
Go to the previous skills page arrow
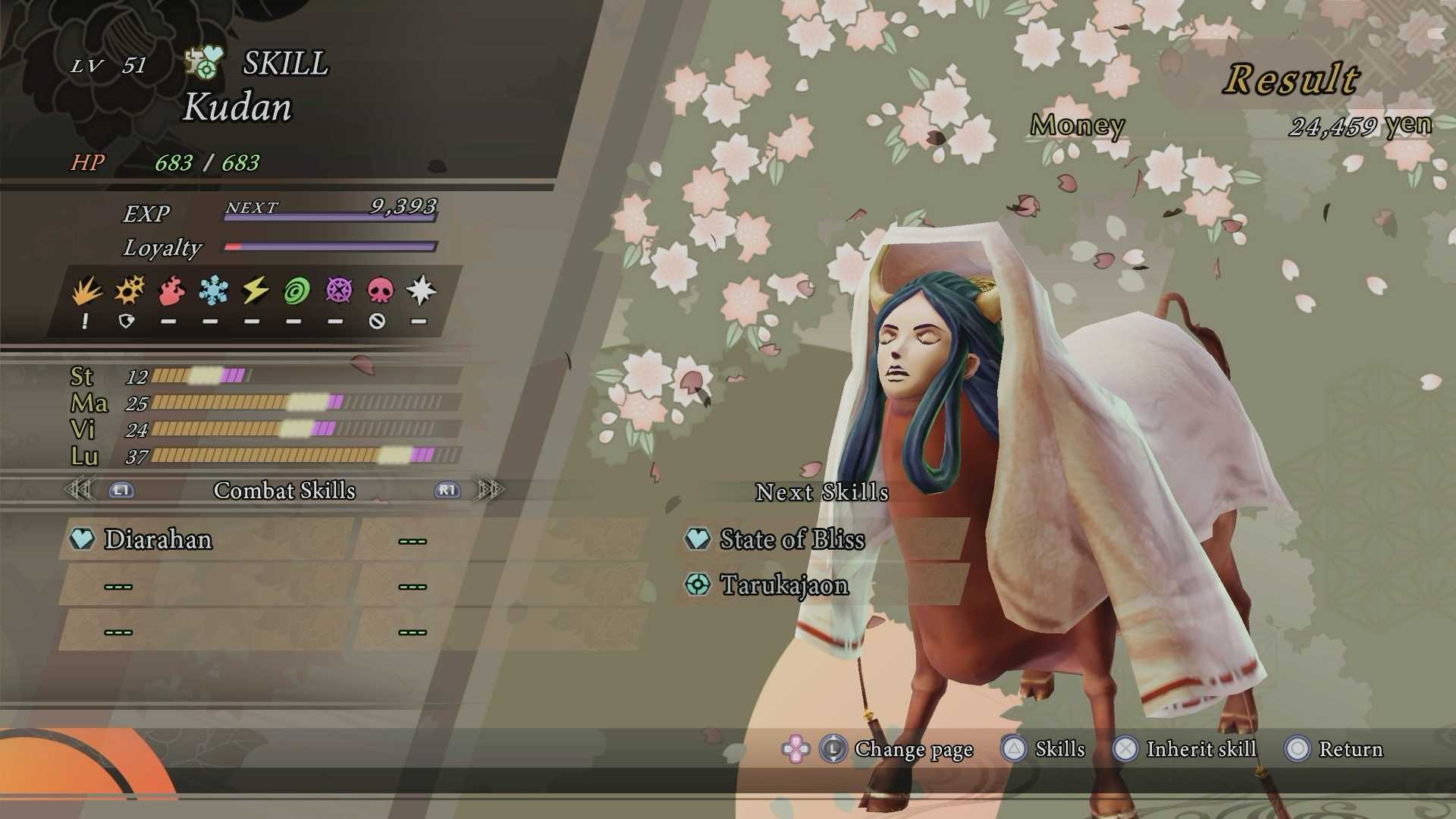tap(80, 490)
